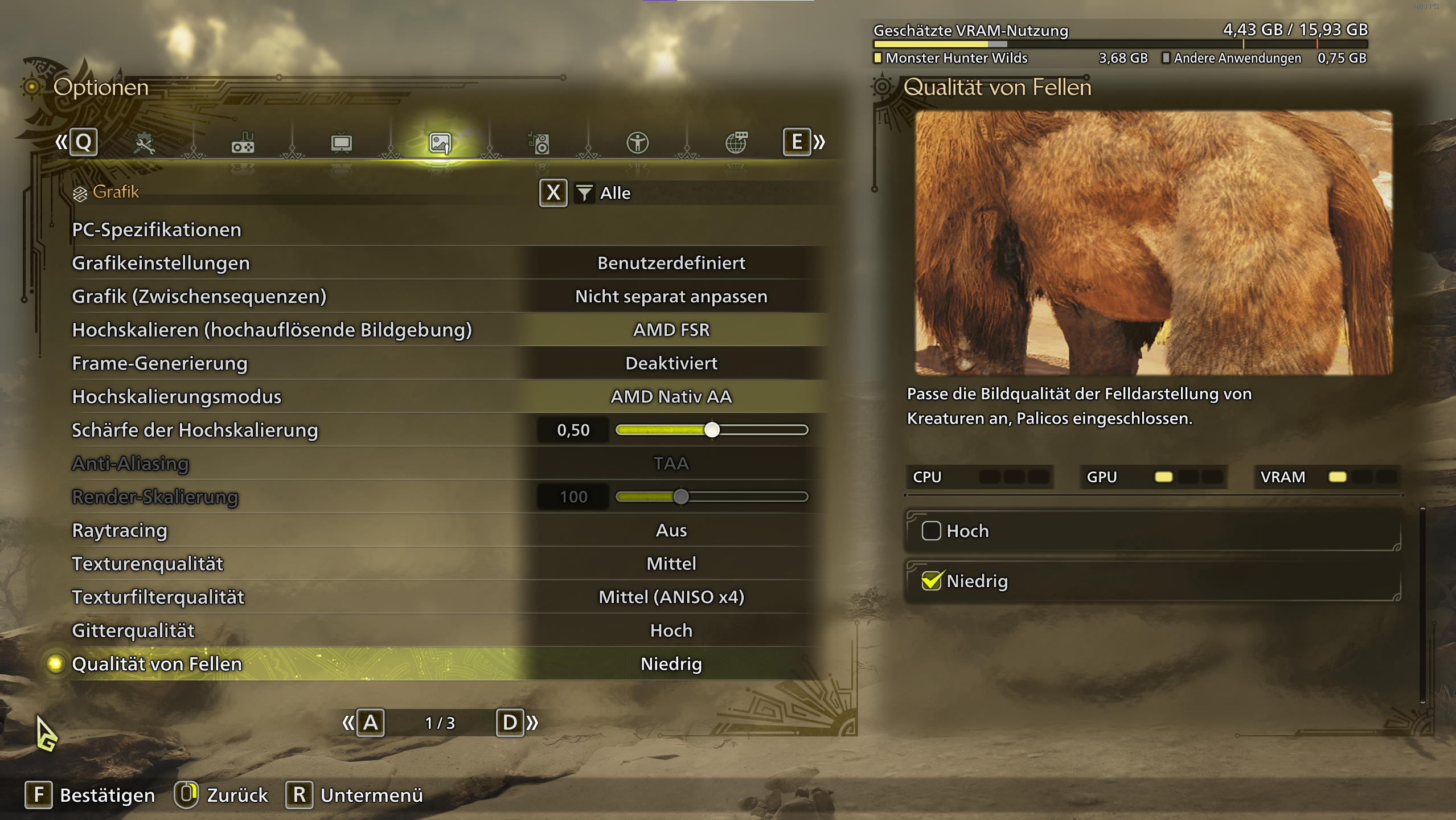Switch to next options tab via E arrow

[x=818, y=142]
